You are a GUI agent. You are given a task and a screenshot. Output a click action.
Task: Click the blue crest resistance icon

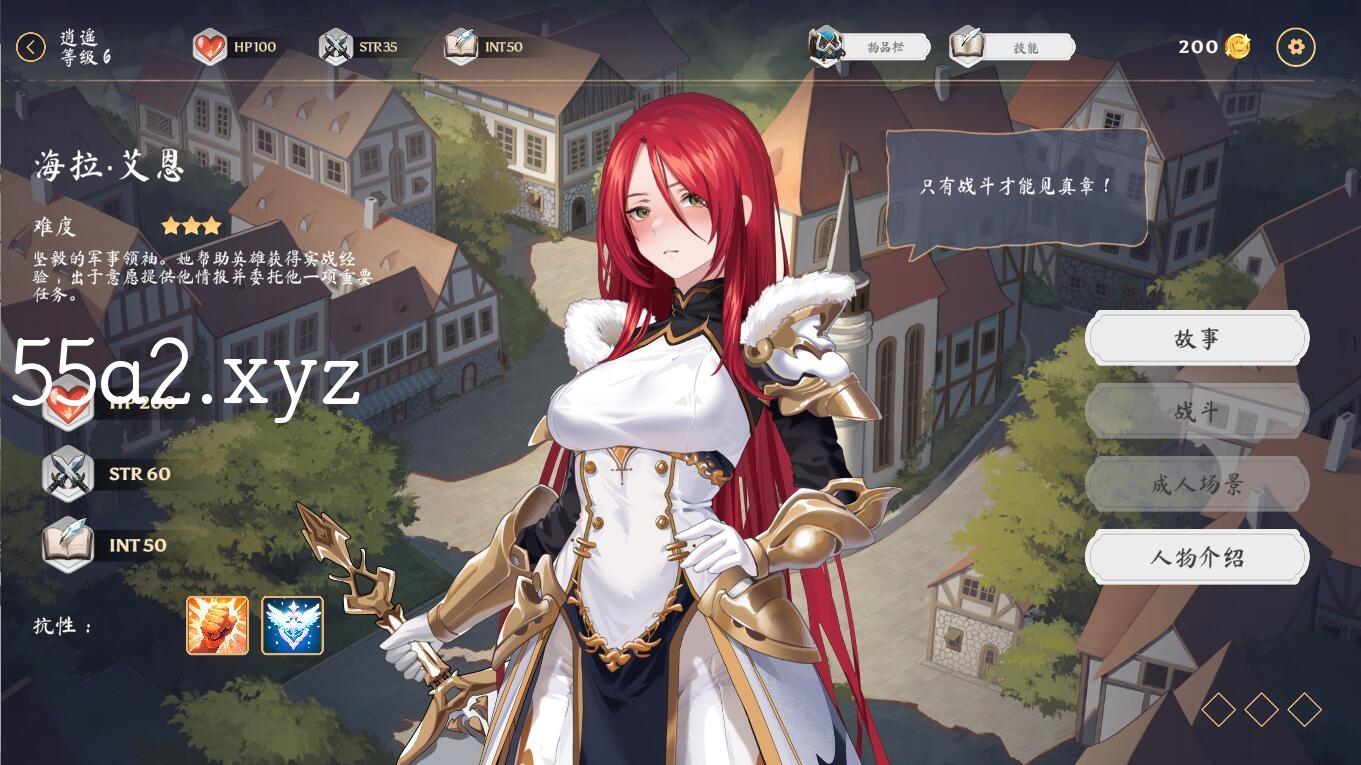292,626
